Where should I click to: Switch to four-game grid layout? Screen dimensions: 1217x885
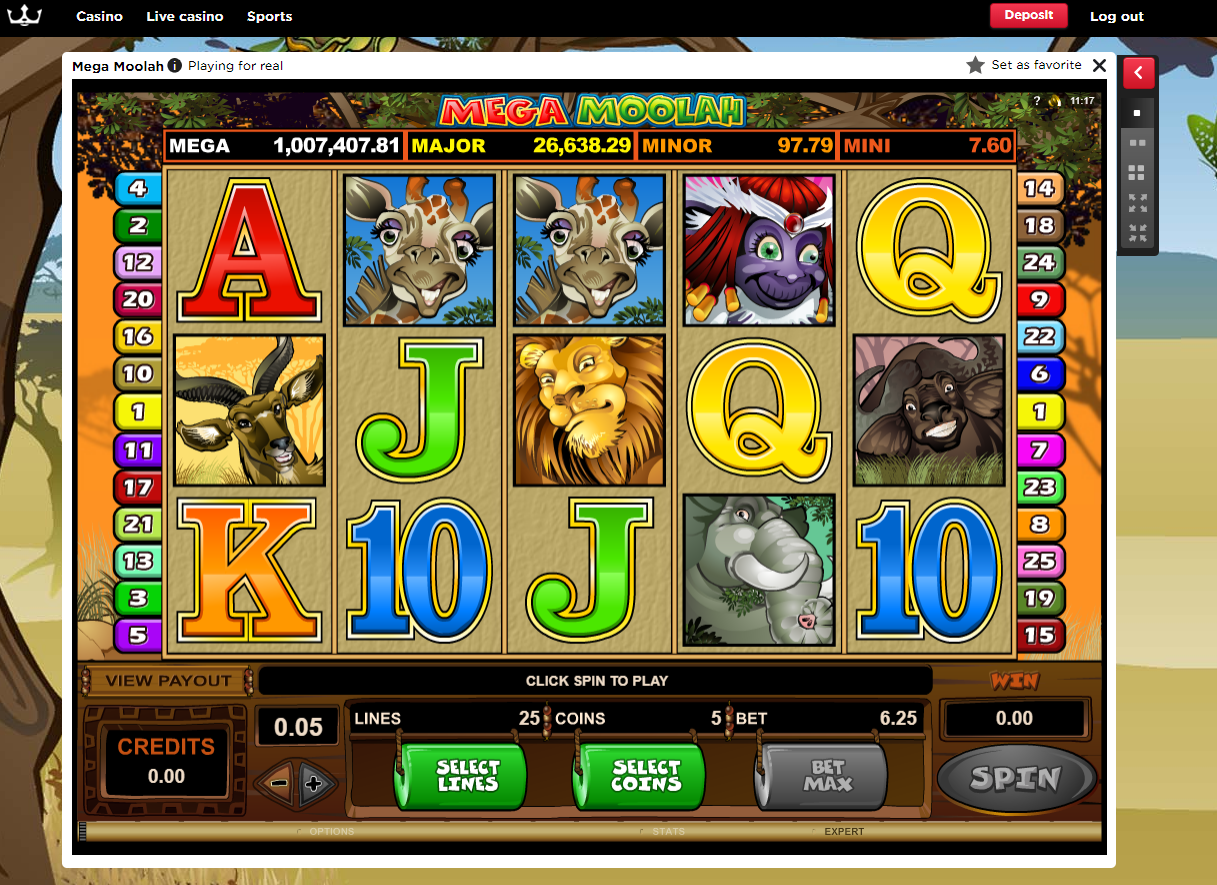pyautogui.click(x=1137, y=172)
